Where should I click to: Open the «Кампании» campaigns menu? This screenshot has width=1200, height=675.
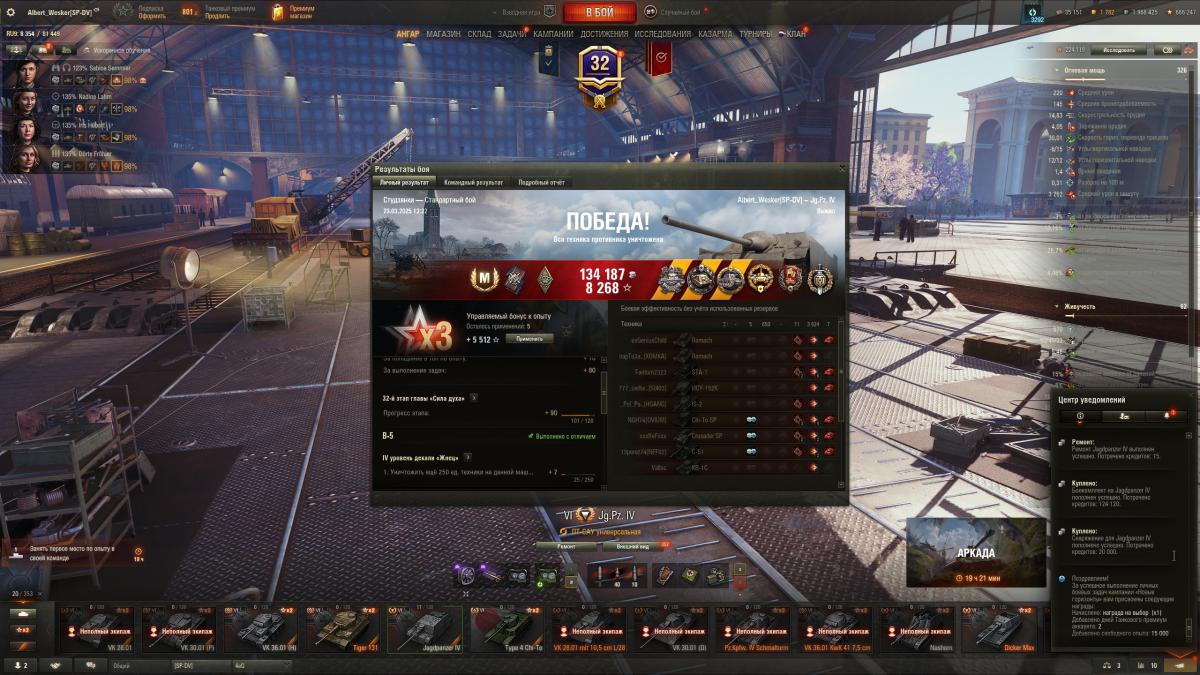tap(553, 34)
